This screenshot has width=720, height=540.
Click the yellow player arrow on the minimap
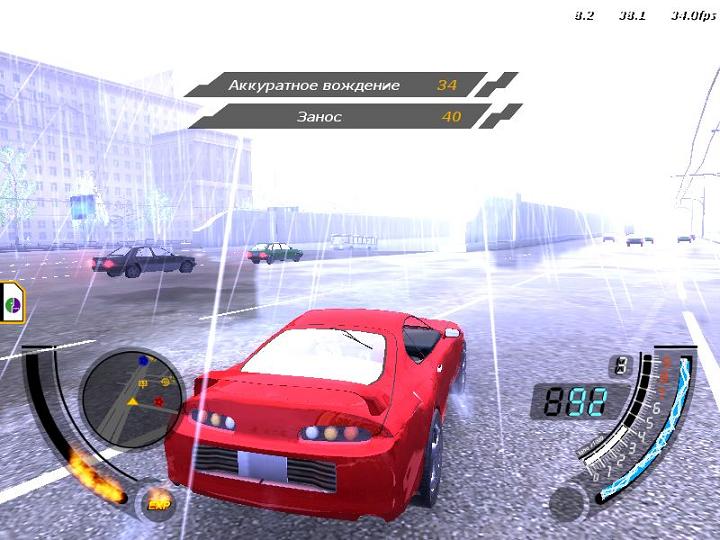click(x=132, y=401)
